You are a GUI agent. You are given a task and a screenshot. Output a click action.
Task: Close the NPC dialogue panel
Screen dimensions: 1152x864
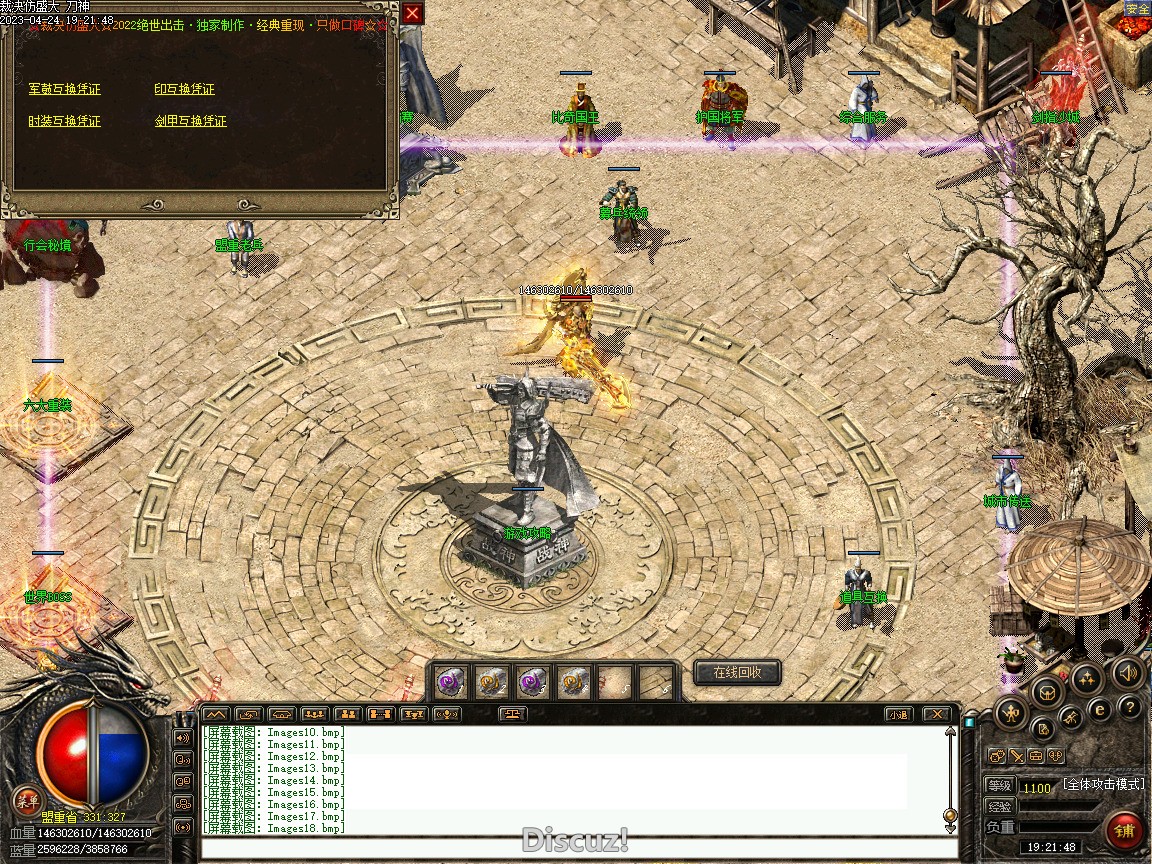(x=412, y=13)
